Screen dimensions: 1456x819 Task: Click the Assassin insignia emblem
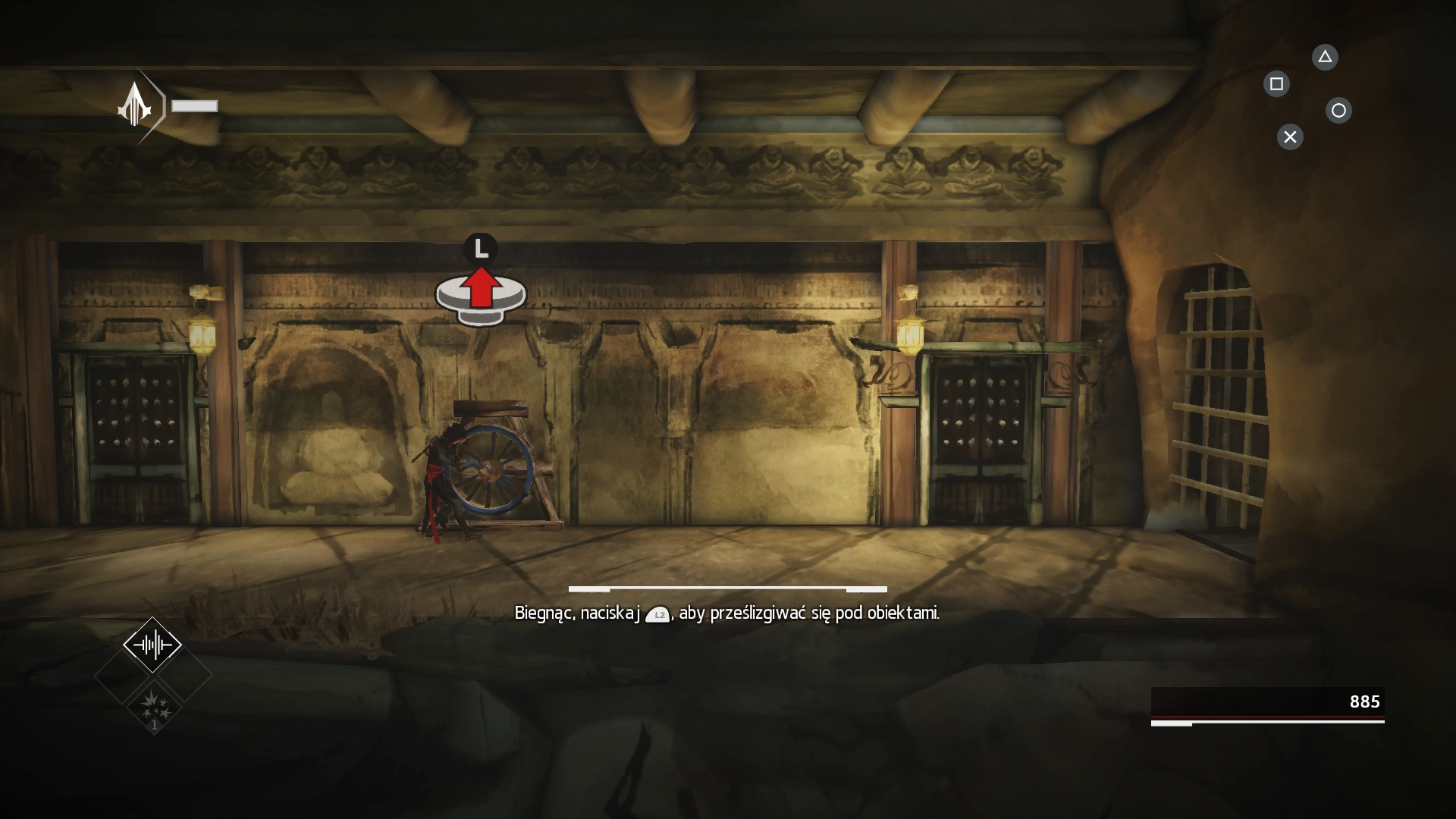[x=136, y=105]
